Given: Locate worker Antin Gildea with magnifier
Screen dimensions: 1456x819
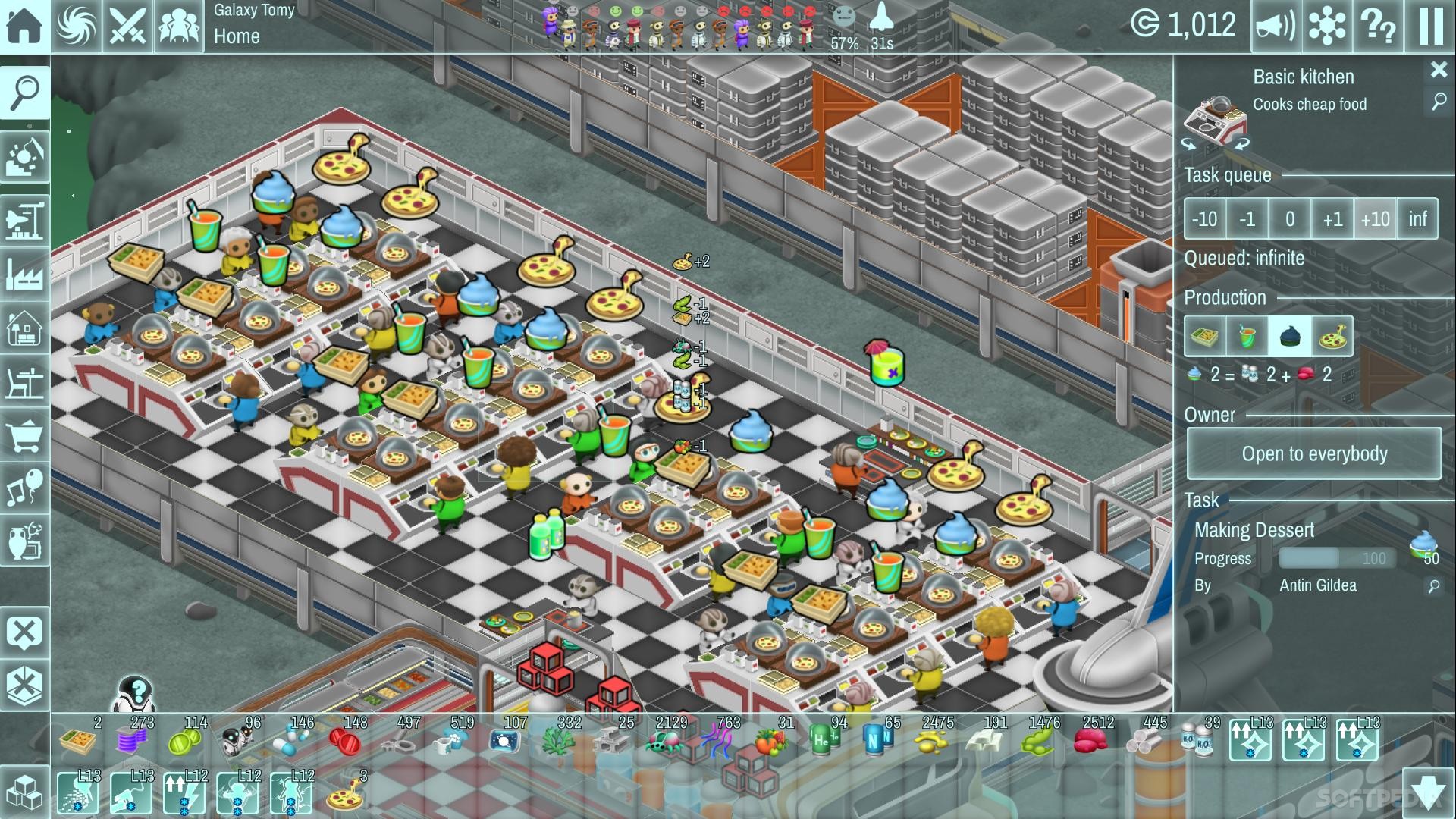Looking at the screenshot, I should (x=1433, y=586).
